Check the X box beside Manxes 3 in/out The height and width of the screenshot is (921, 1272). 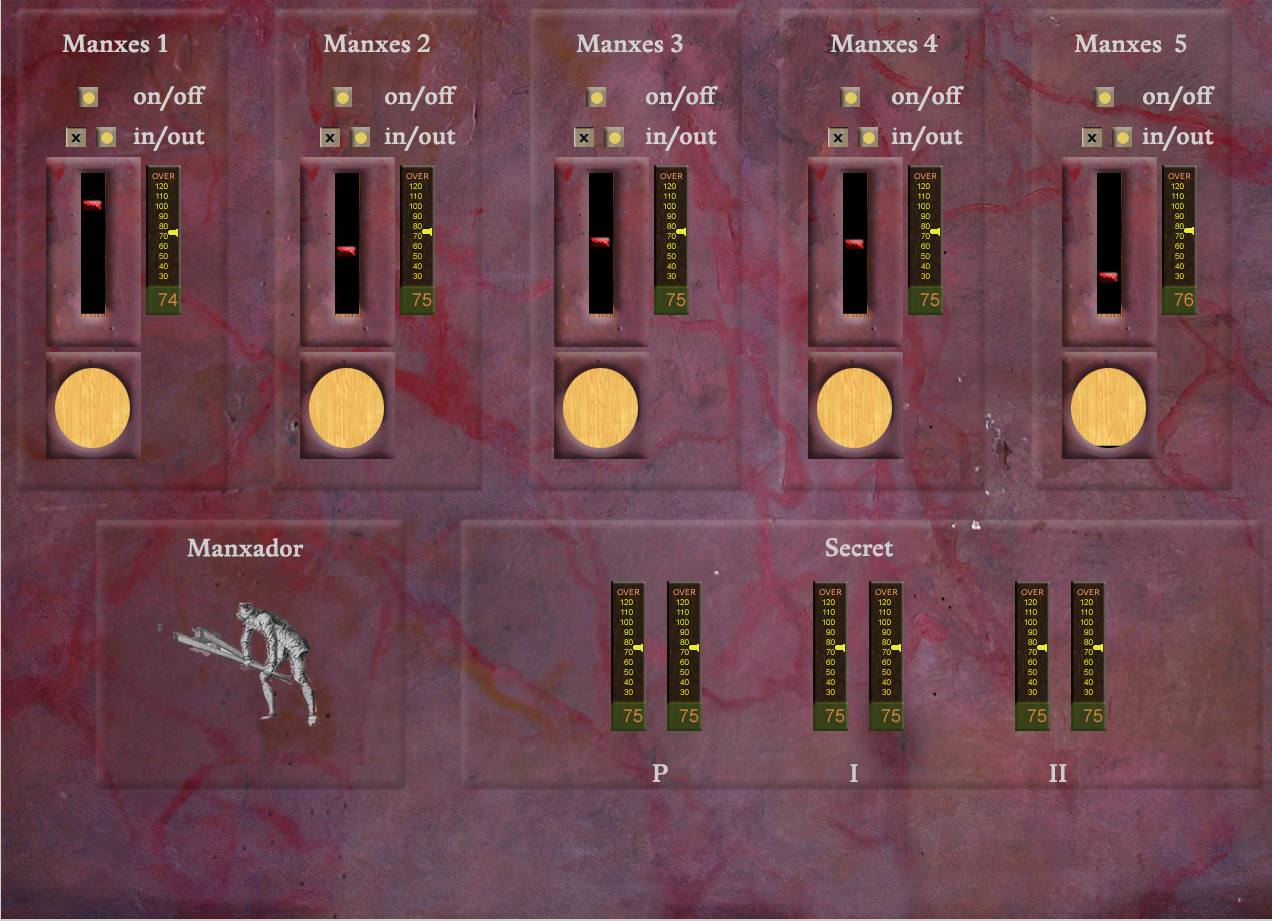pos(584,137)
